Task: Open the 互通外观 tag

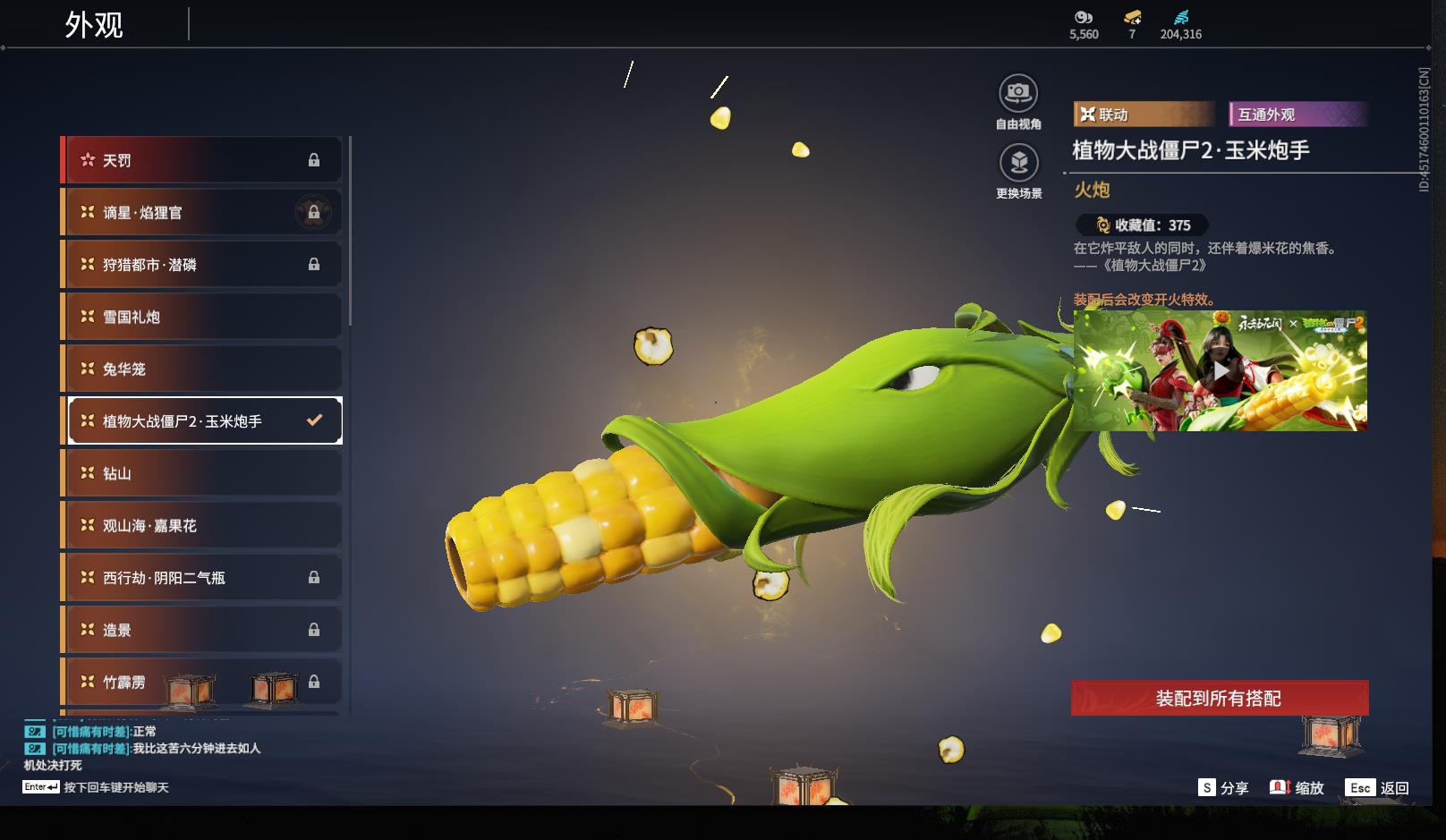Action: tap(1297, 115)
